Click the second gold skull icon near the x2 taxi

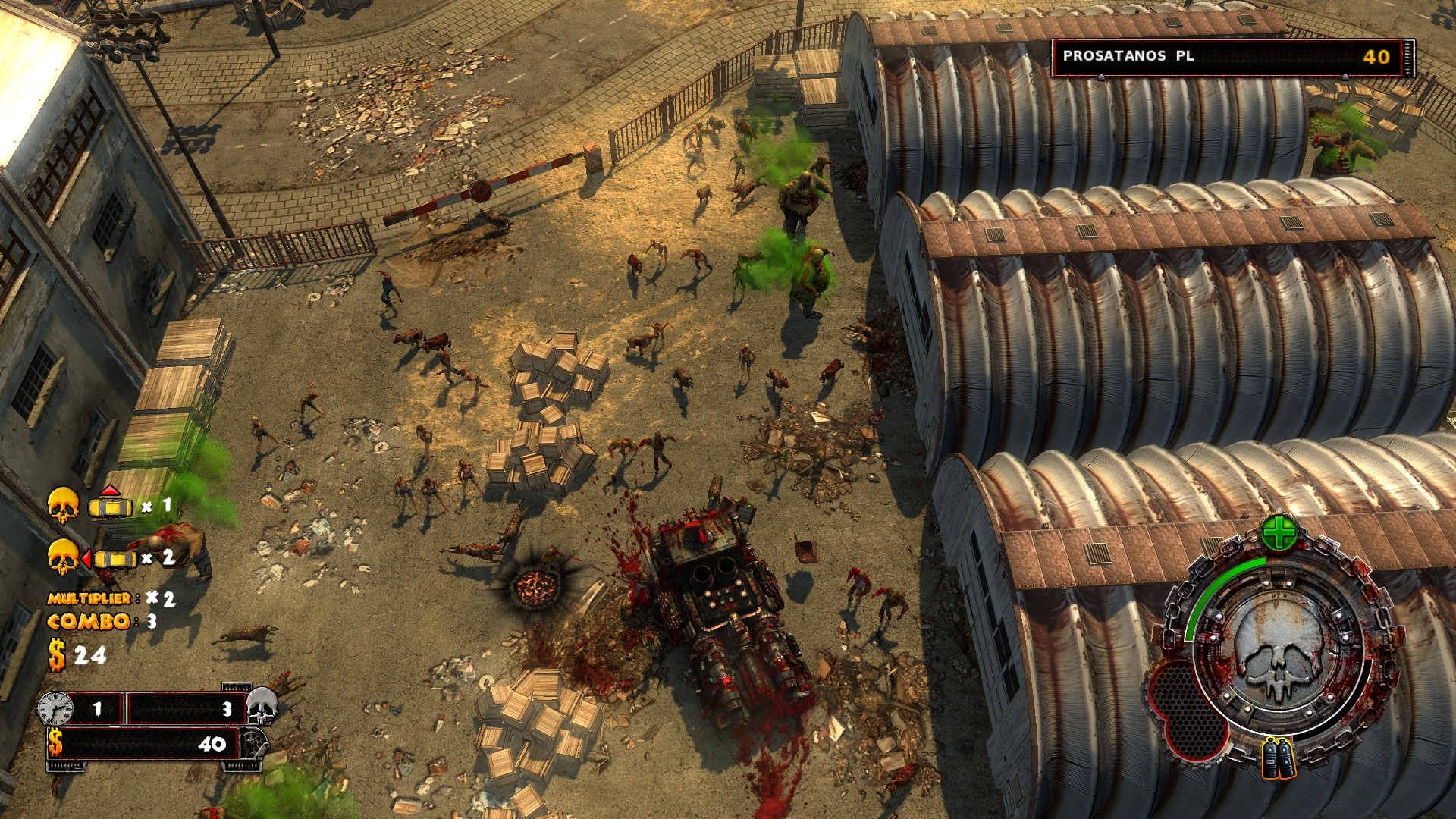tap(64, 556)
